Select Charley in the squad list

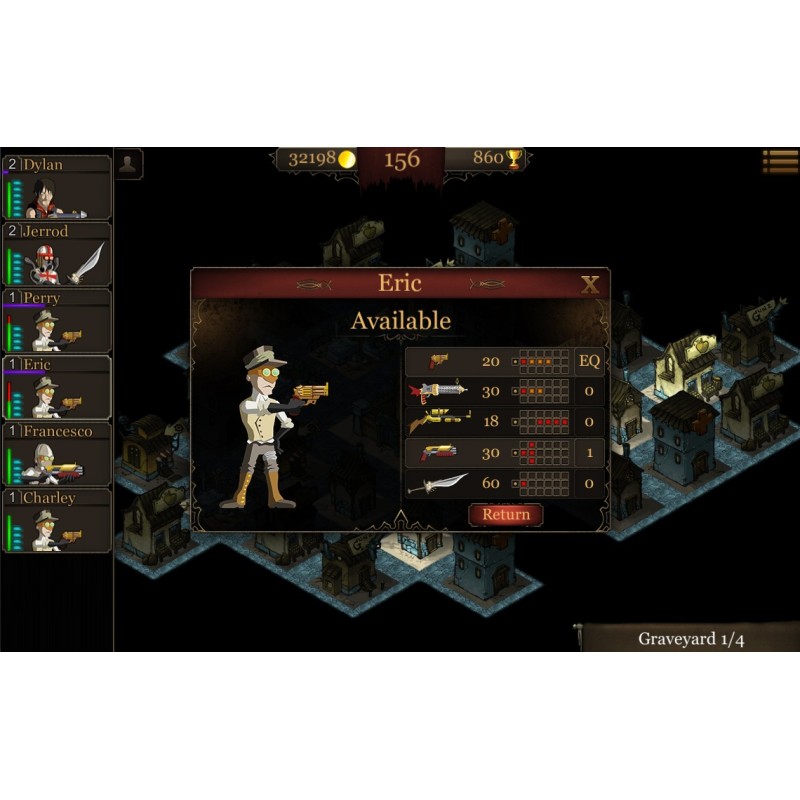point(57,520)
